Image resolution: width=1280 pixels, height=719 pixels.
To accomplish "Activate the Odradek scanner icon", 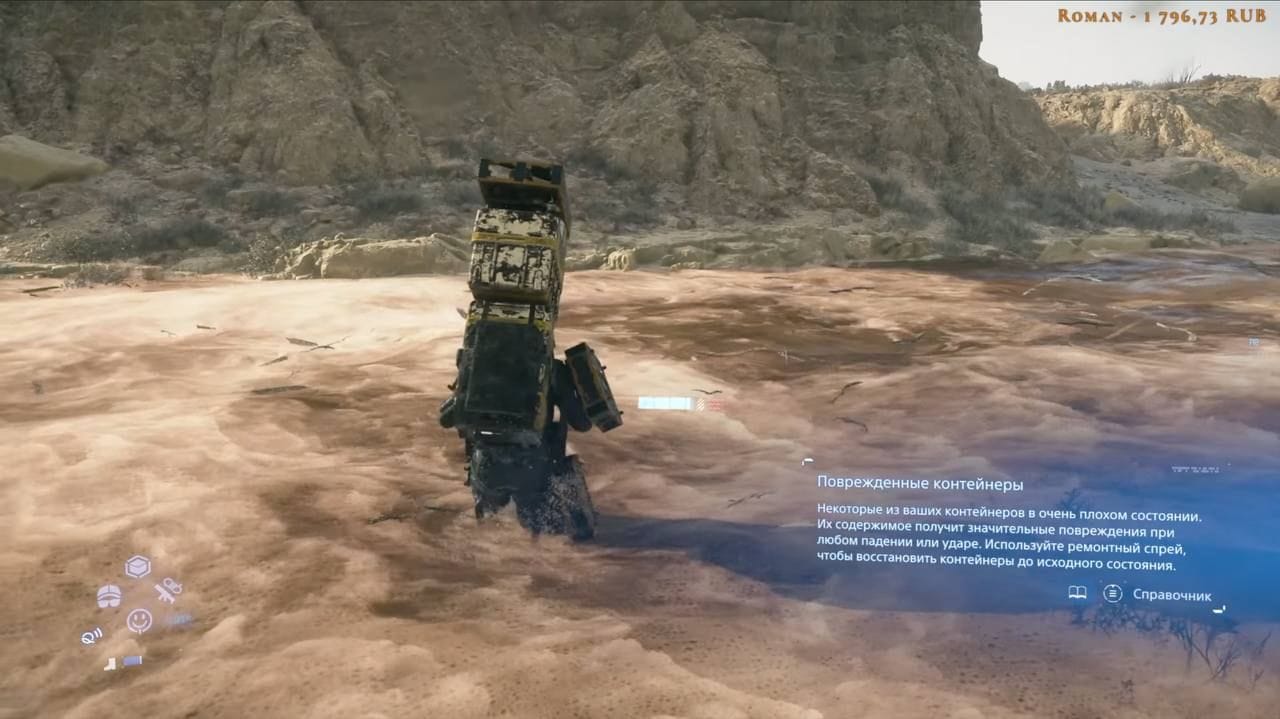I will [92, 635].
